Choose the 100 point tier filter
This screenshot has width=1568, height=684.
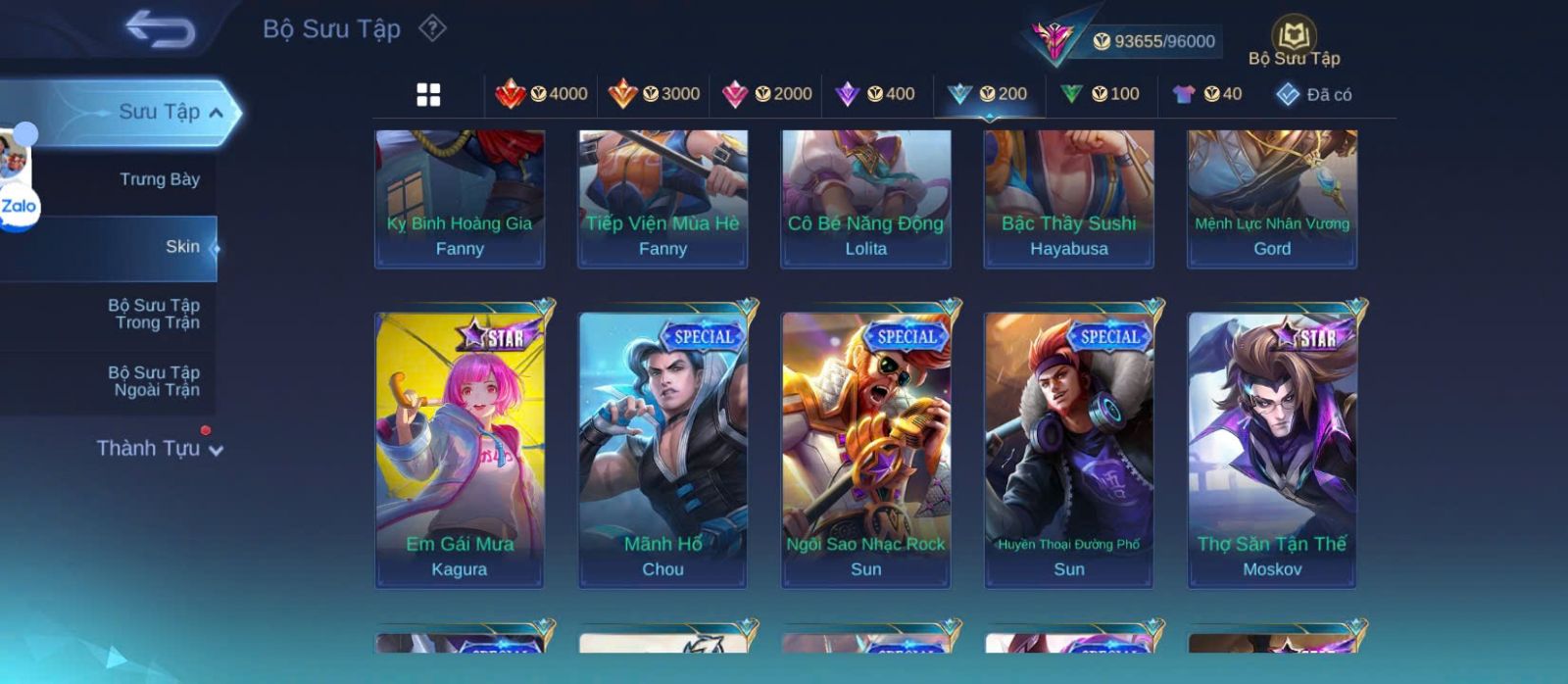pyautogui.click(x=1101, y=94)
